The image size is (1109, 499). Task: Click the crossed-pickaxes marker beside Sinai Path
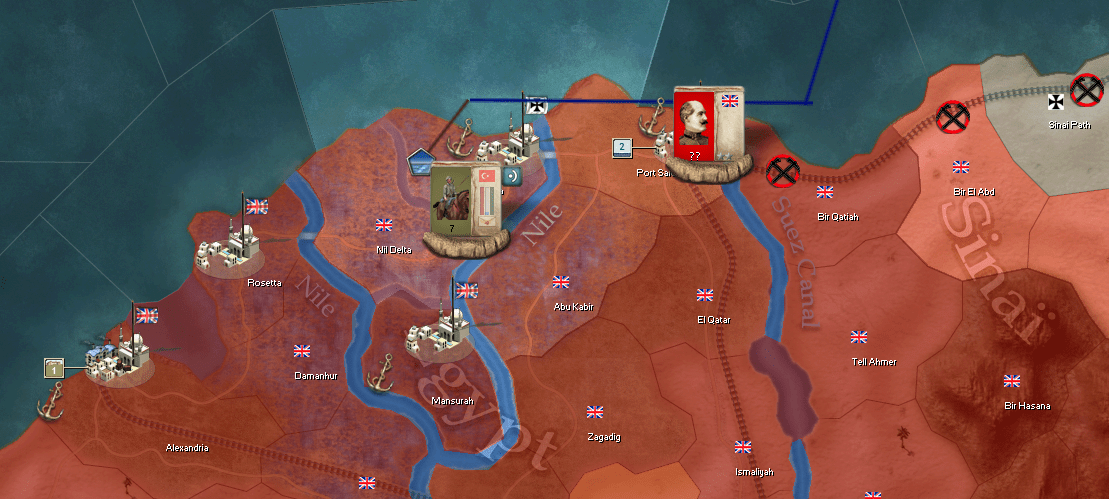(x=1086, y=91)
